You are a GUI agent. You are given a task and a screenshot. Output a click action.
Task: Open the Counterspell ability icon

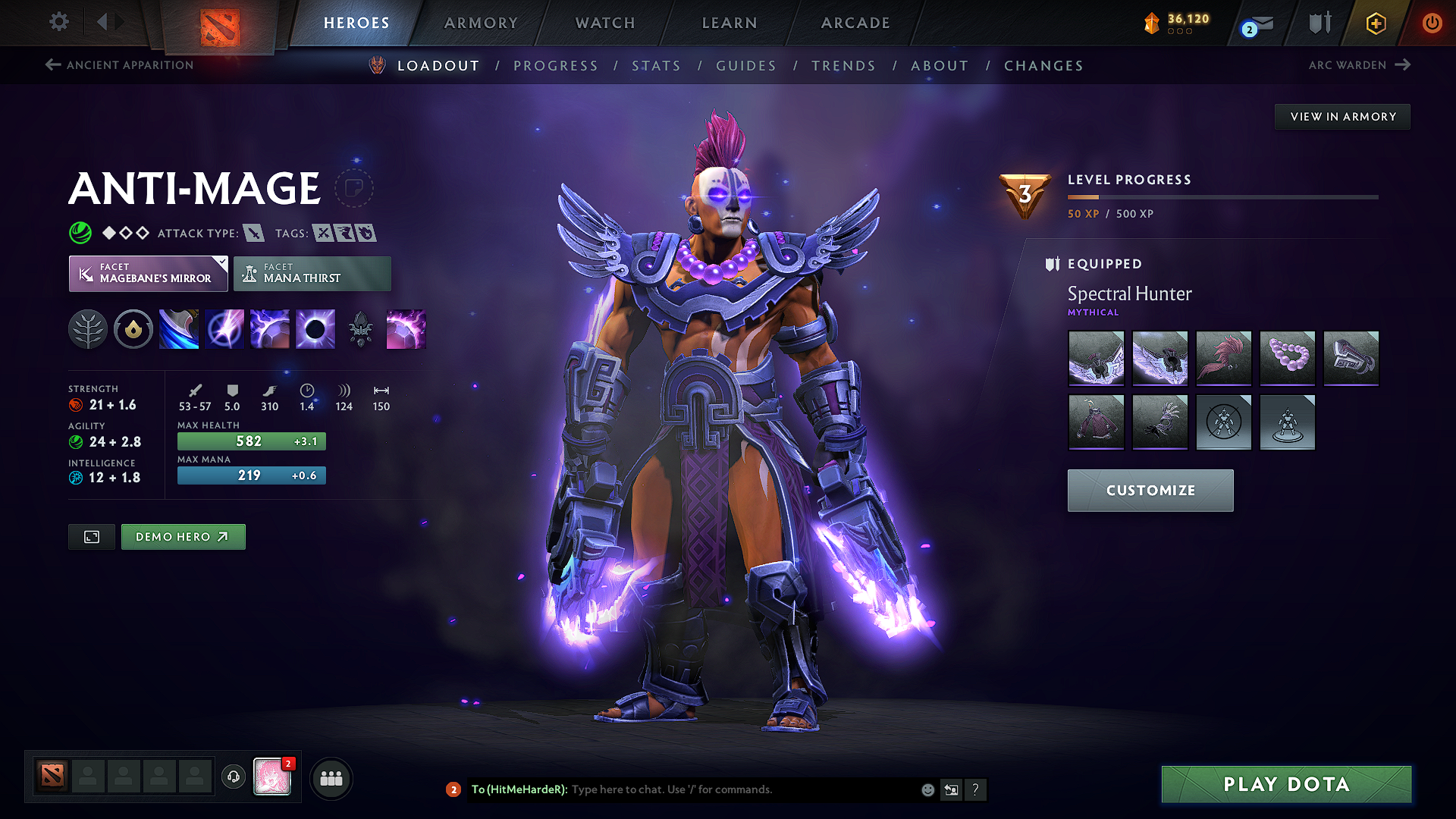point(270,328)
